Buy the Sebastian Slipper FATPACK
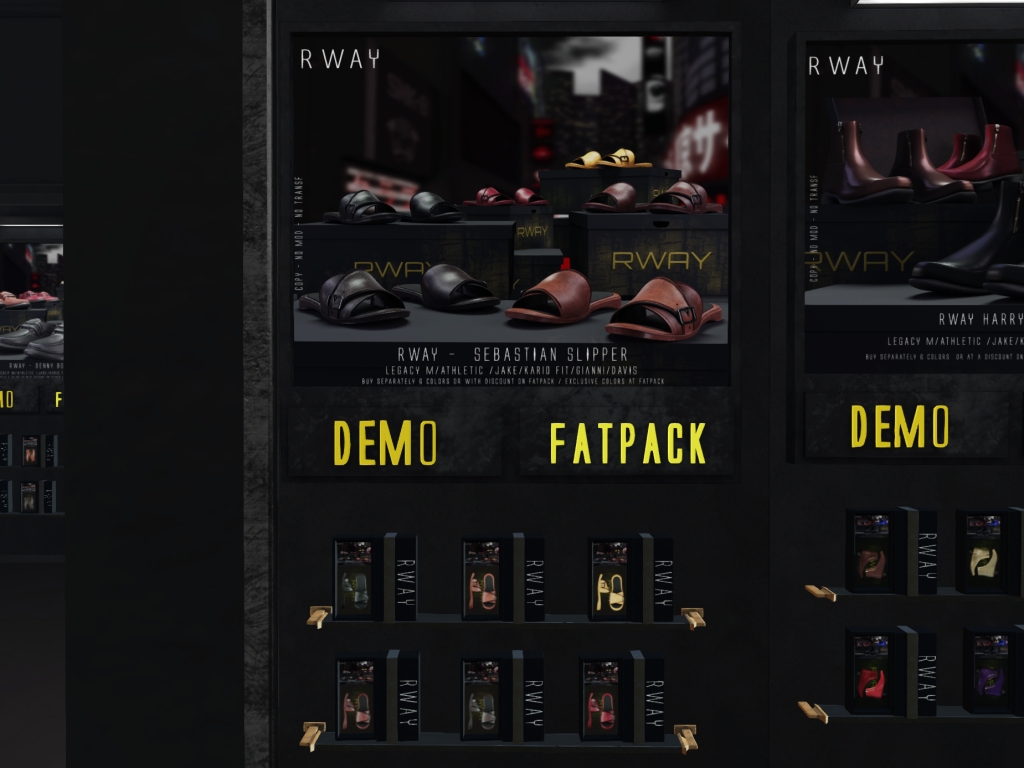This screenshot has height=768, width=1024. (627, 442)
